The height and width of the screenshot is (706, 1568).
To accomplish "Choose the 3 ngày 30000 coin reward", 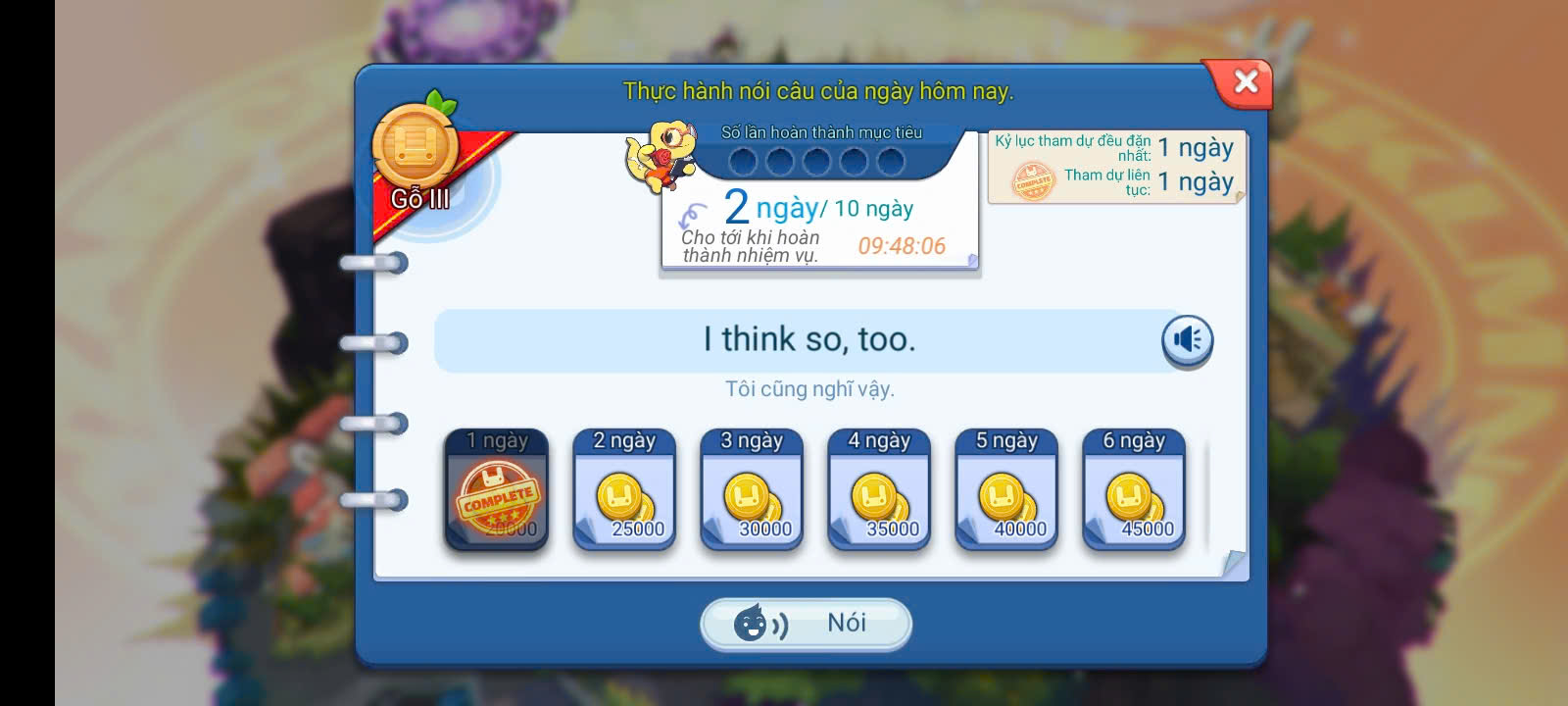I will [x=752, y=490].
